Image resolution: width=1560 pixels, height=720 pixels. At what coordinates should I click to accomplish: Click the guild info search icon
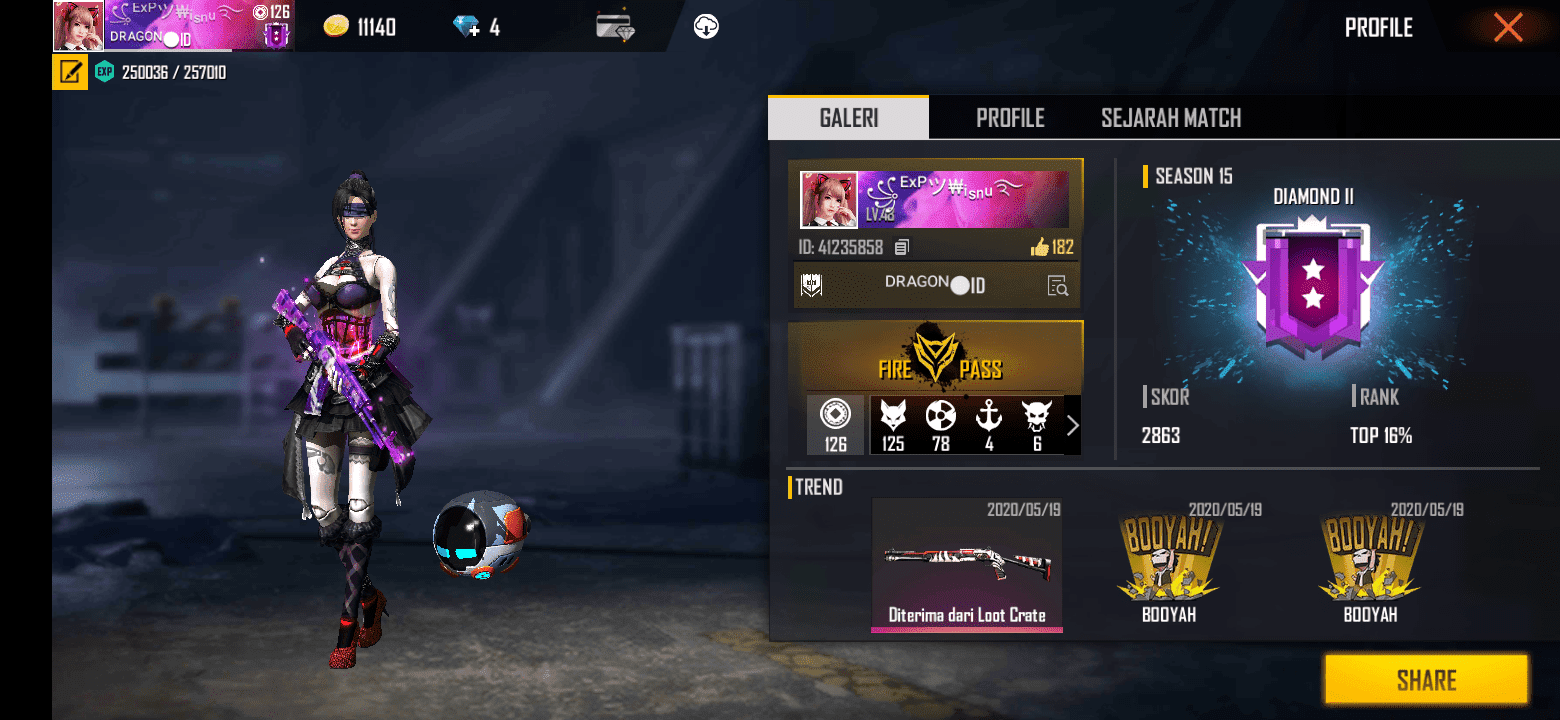pos(1057,285)
